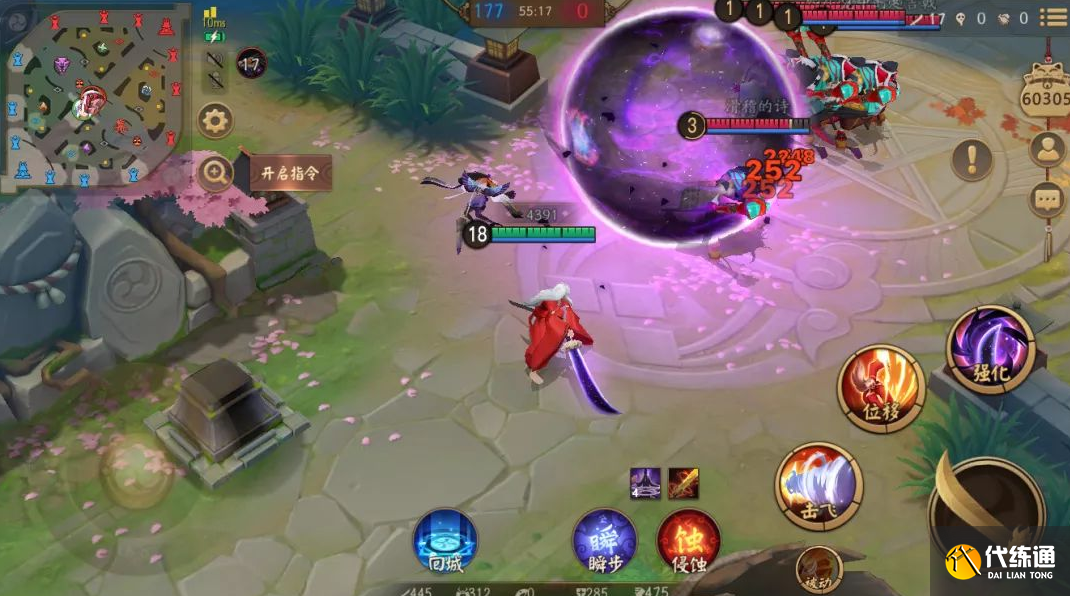Select the red slash item icon
Image resolution: width=1070 pixels, height=596 pixels.
click(x=683, y=483)
